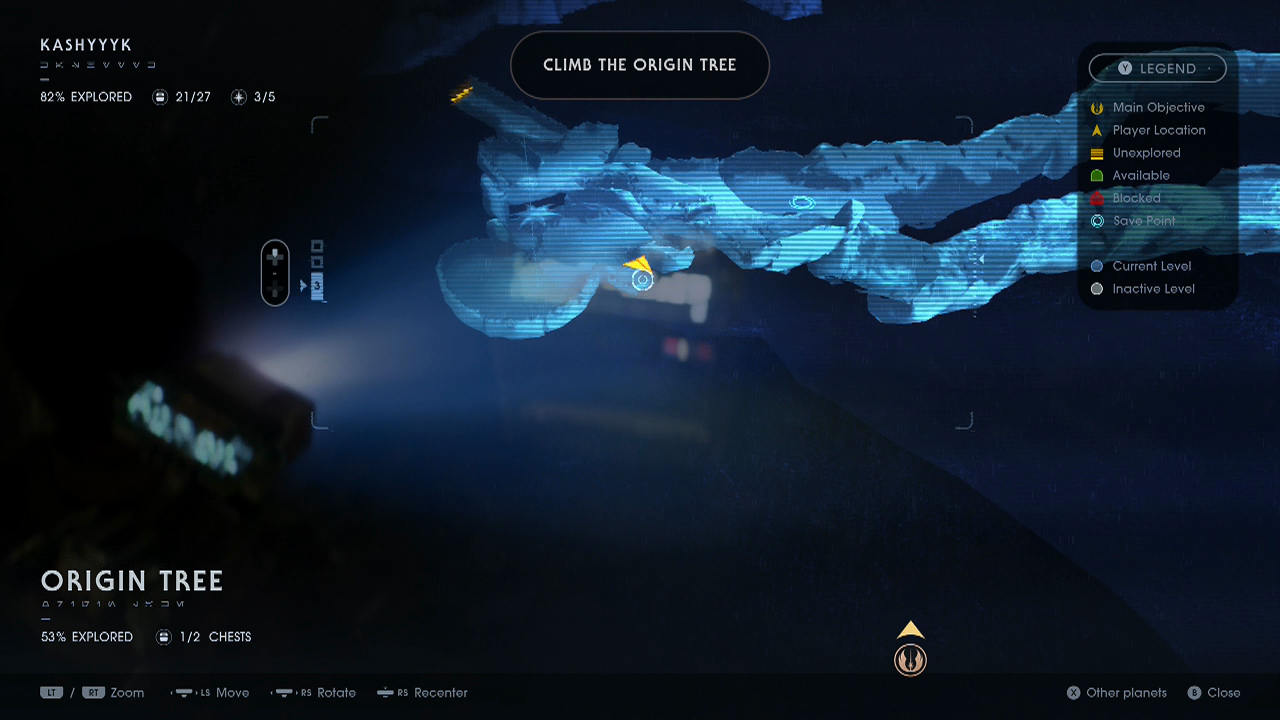This screenshot has width=1280, height=720.
Task: Click the save point marker on the map
Action: tap(643, 281)
